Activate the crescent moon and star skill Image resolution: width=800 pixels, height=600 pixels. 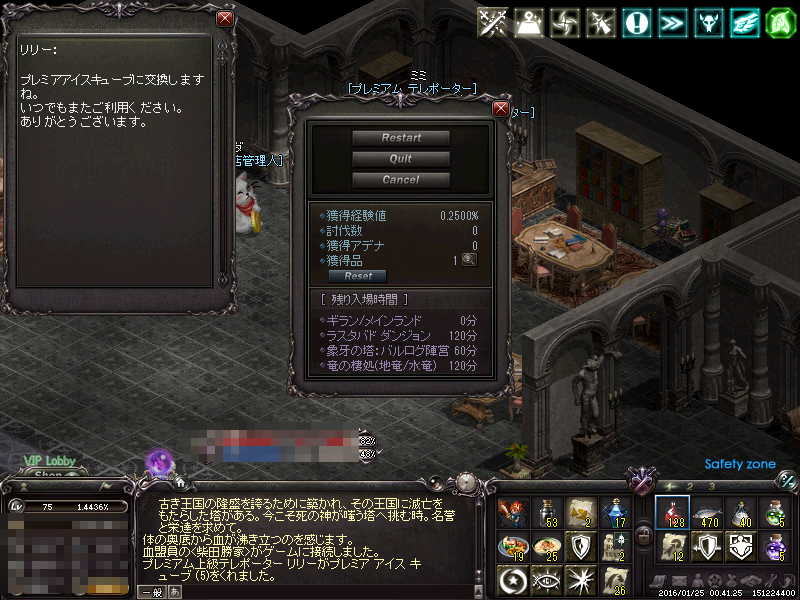point(513,579)
